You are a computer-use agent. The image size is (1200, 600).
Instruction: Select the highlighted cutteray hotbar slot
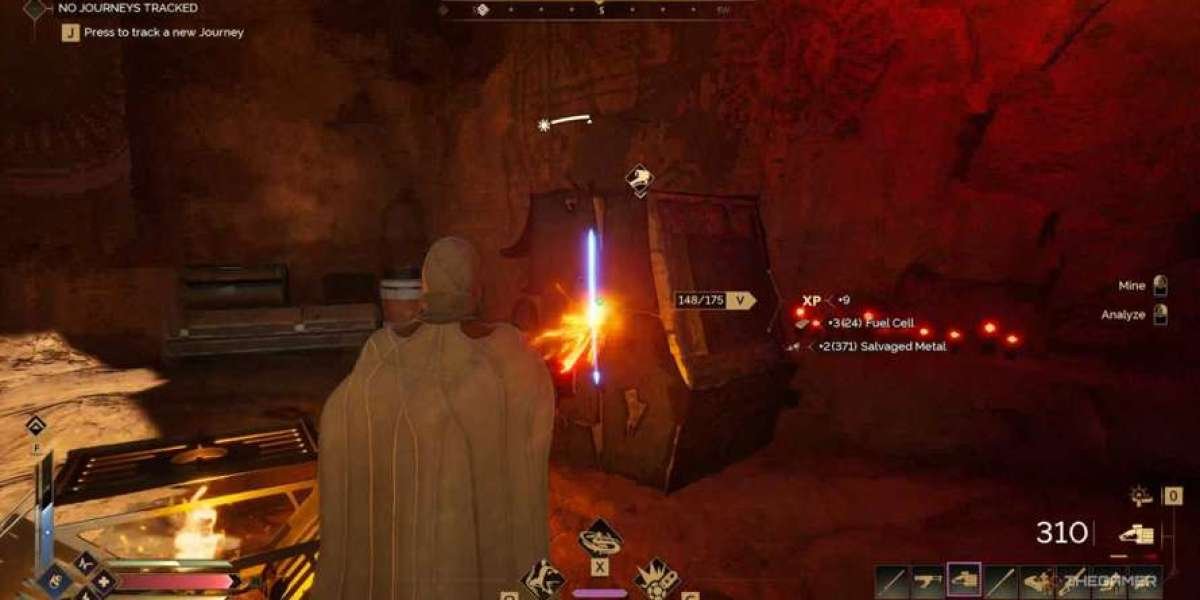pyautogui.click(x=964, y=580)
